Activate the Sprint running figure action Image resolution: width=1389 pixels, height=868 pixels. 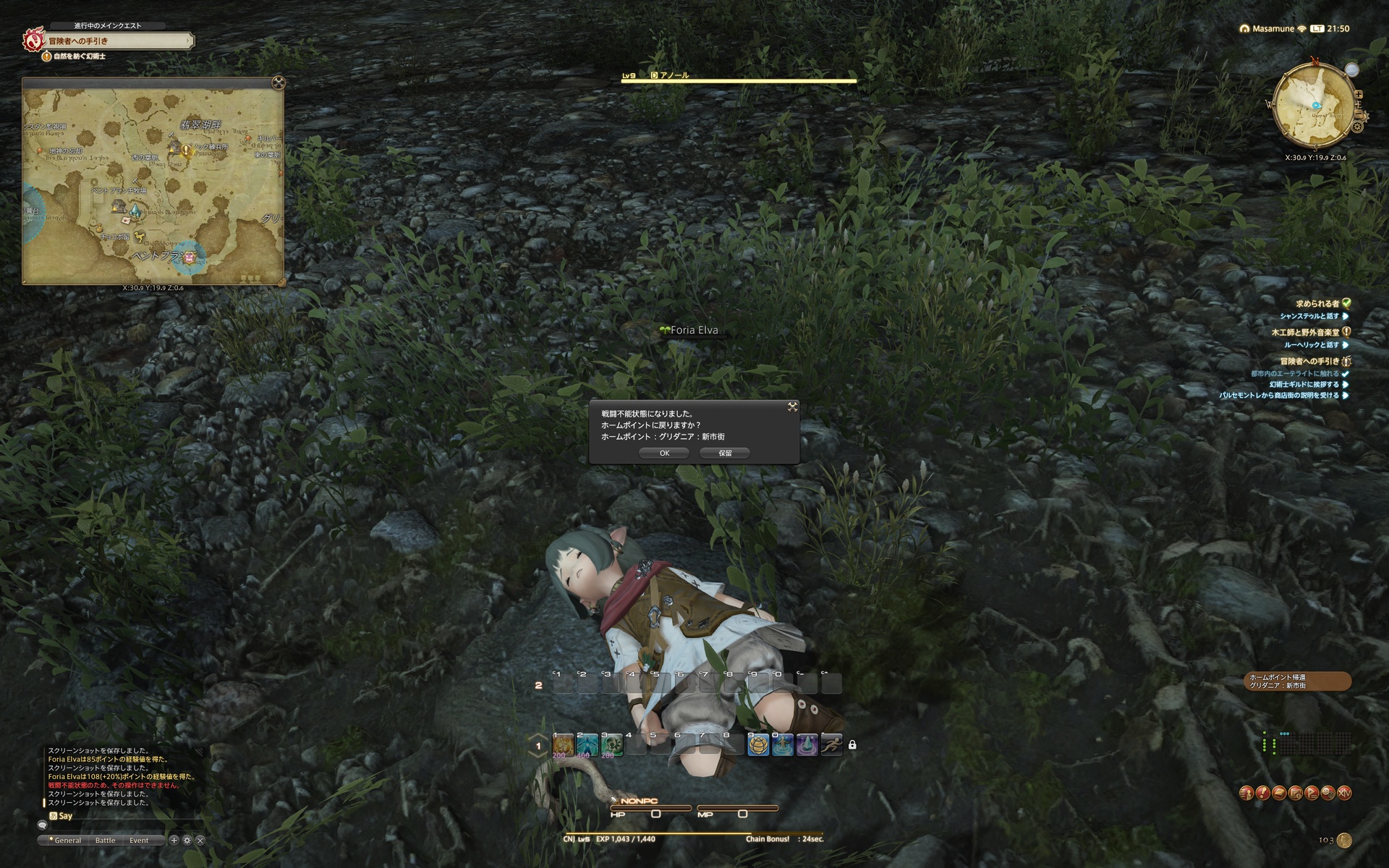pyautogui.click(x=831, y=744)
